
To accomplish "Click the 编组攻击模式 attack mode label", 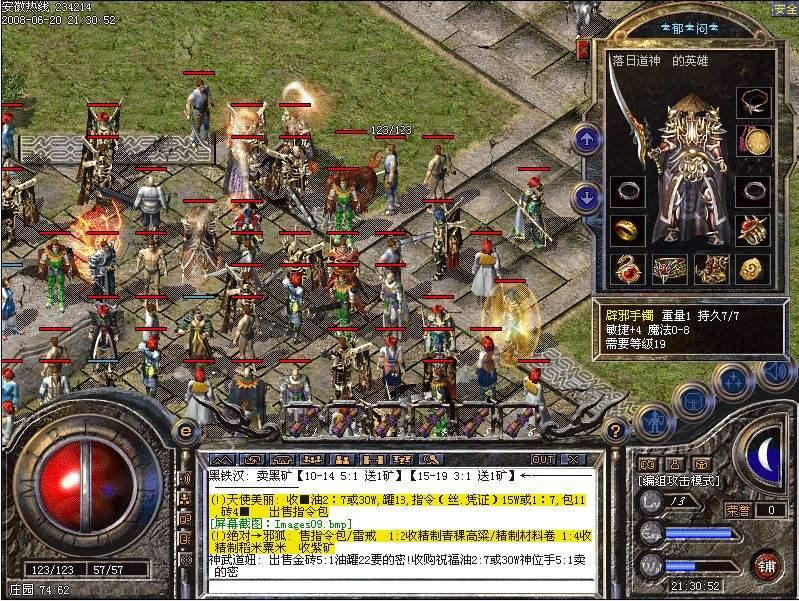I will pyautogui.click(x=679, y=481).
